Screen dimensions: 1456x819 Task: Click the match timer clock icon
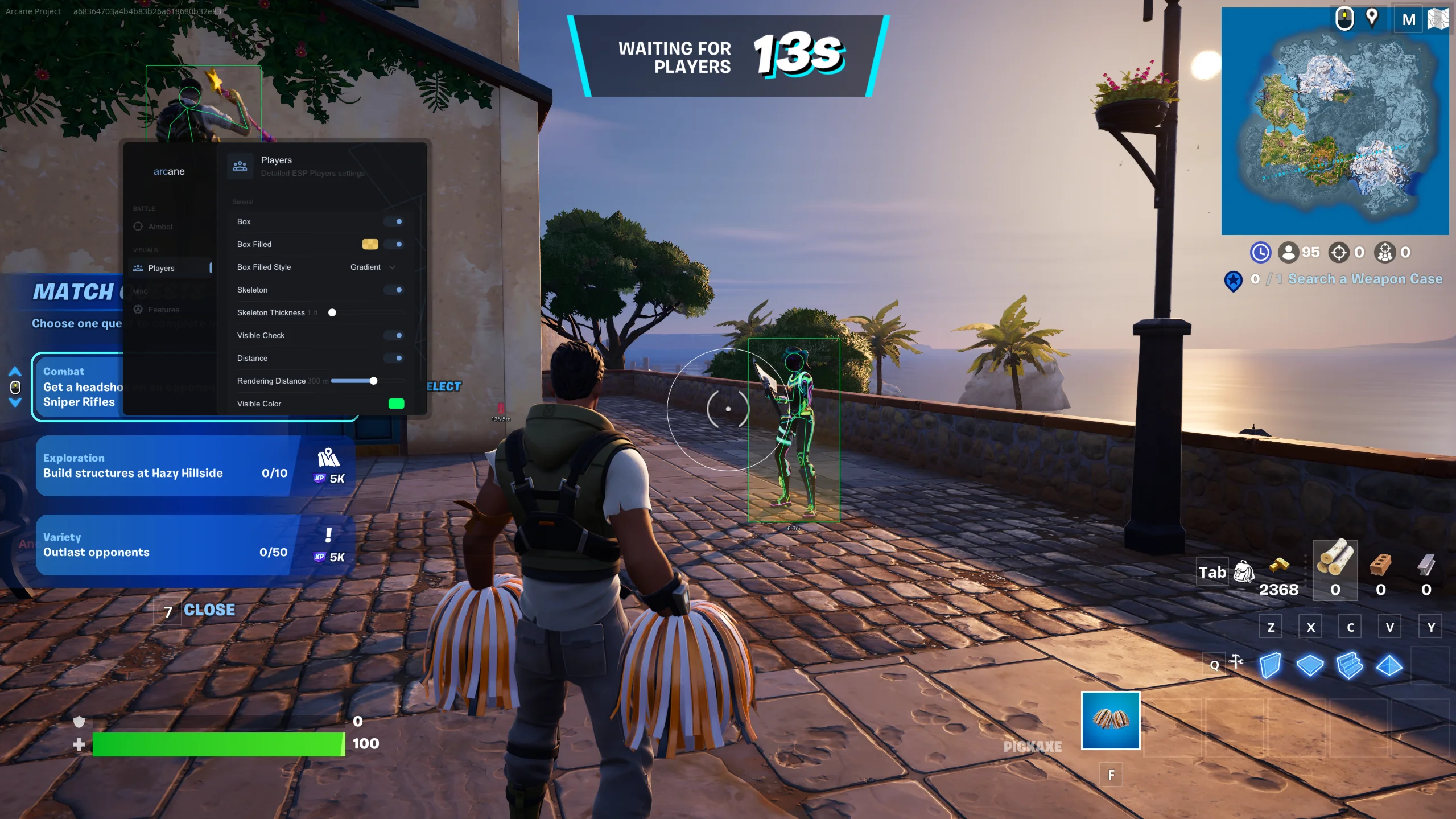click(x=1261, y=253)
